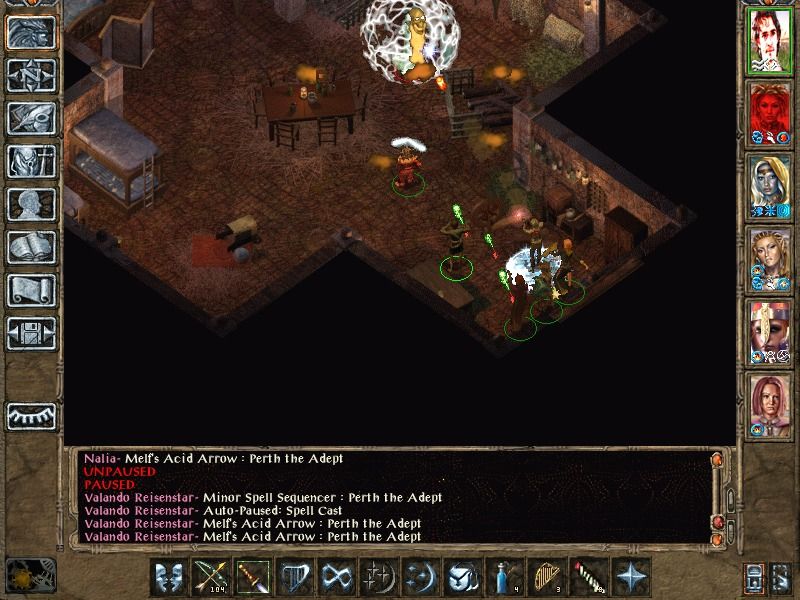
Task: Select the golden-haired elf portrait
Action: click(771, 257)
